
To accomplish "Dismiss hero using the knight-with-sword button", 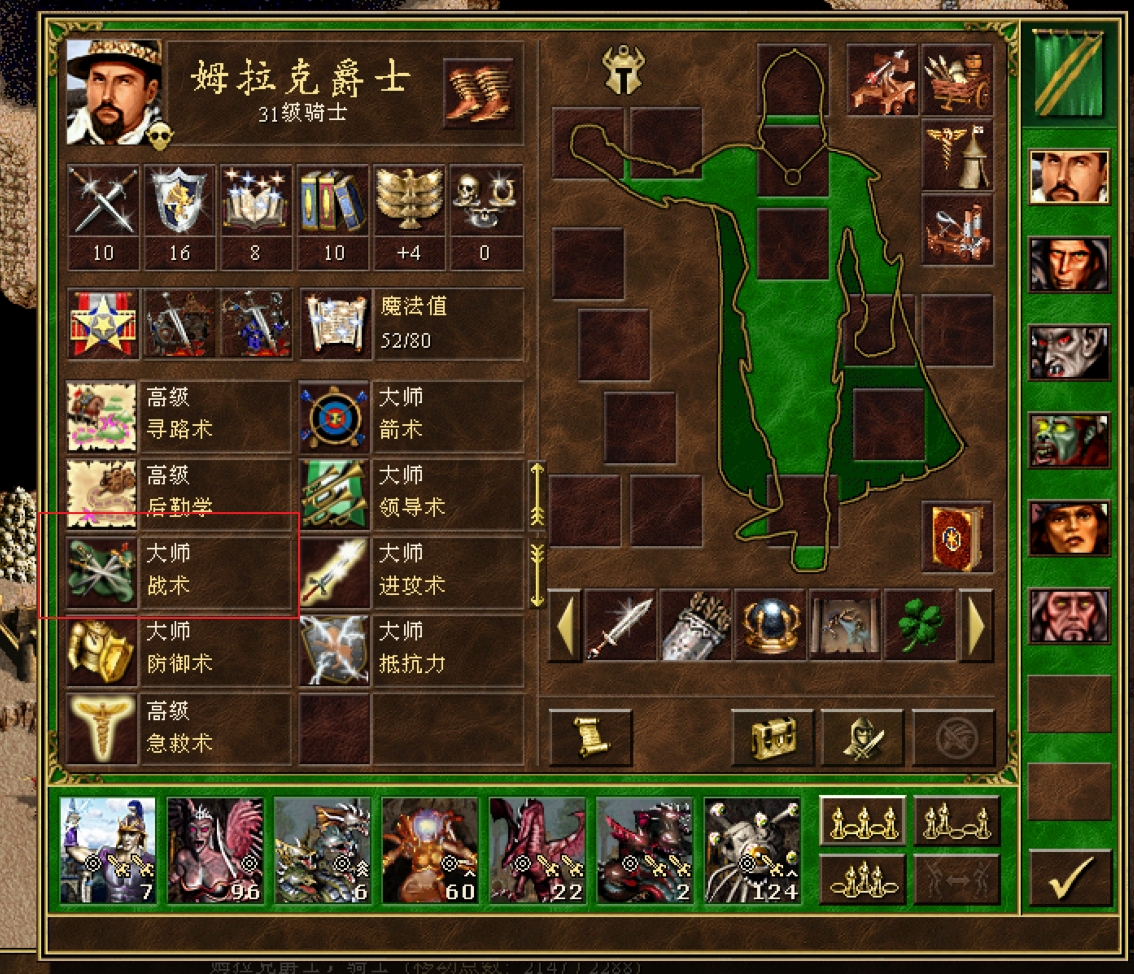I will coord(861,738).
